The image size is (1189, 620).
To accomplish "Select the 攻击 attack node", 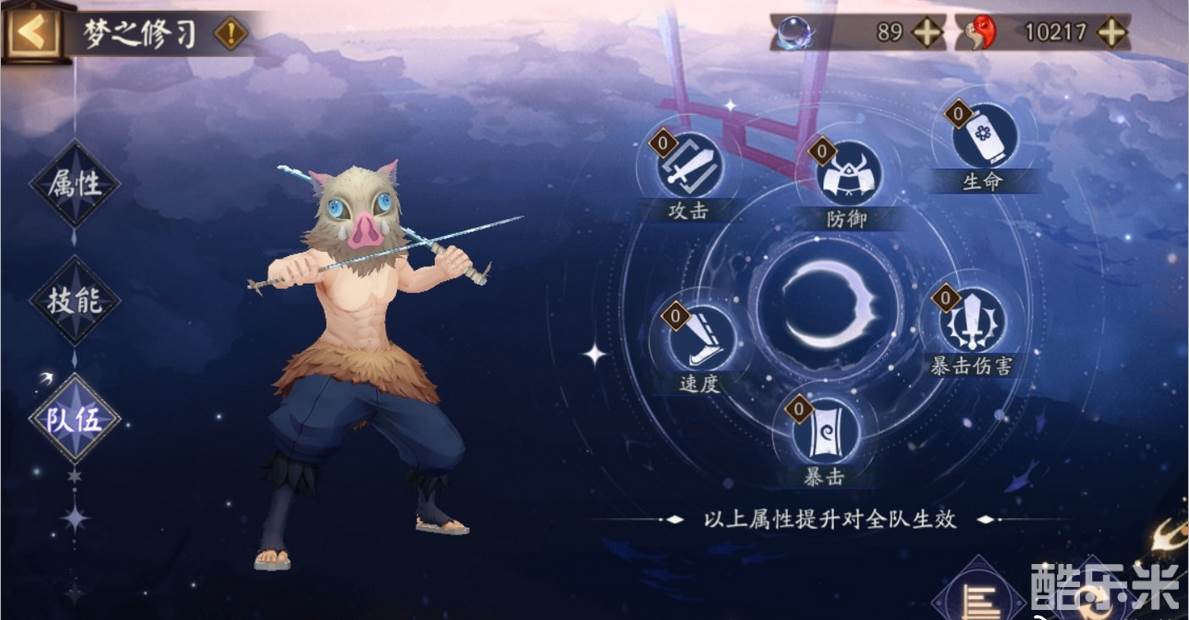I will (x=689, y=166).
